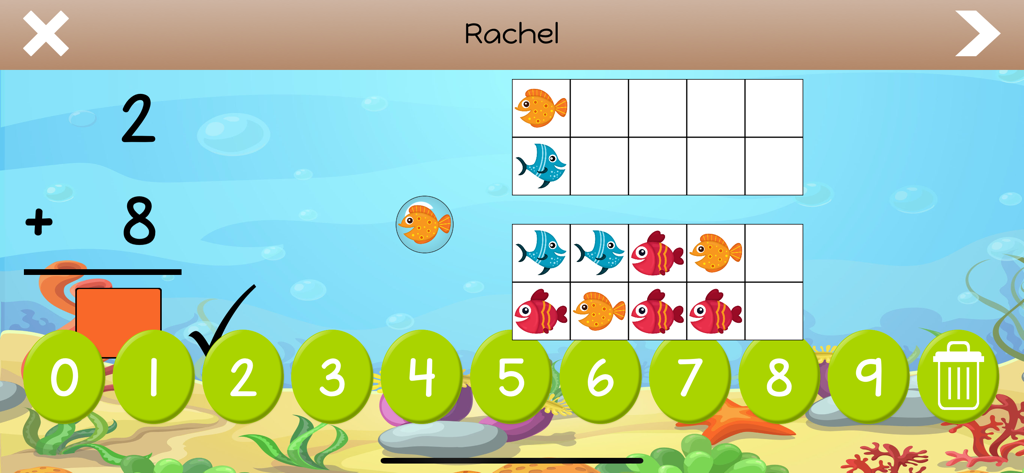Image resolution: width=1024 pixels, height=473 pixels.
Task: Pick the number 8 bubble
Action: 778,379
